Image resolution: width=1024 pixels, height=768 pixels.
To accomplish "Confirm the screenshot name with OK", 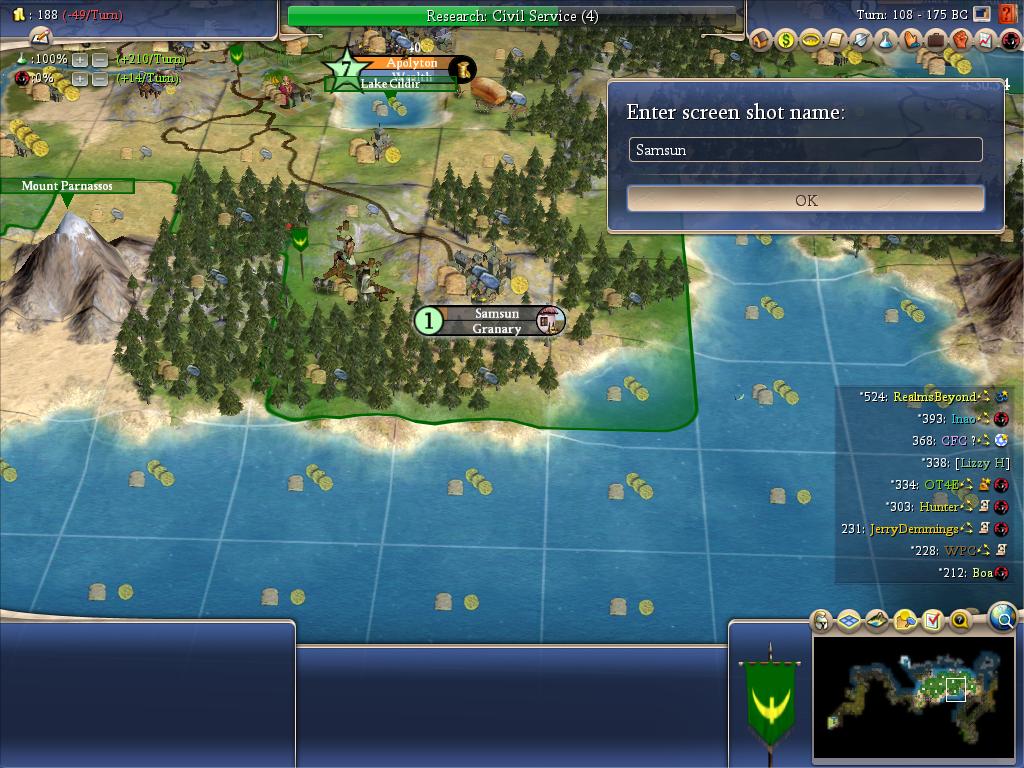I will (805, 199).
